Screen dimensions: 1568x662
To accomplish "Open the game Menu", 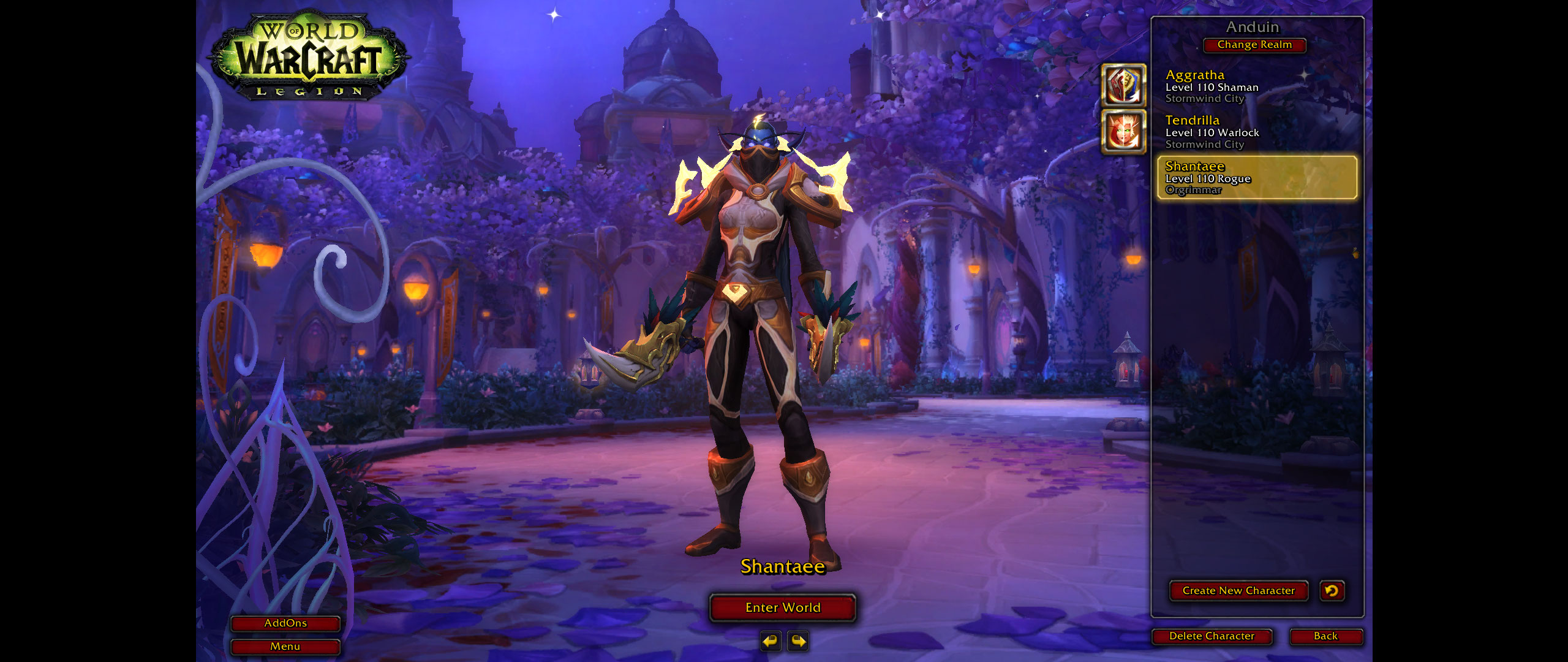I will coord(285,647).
